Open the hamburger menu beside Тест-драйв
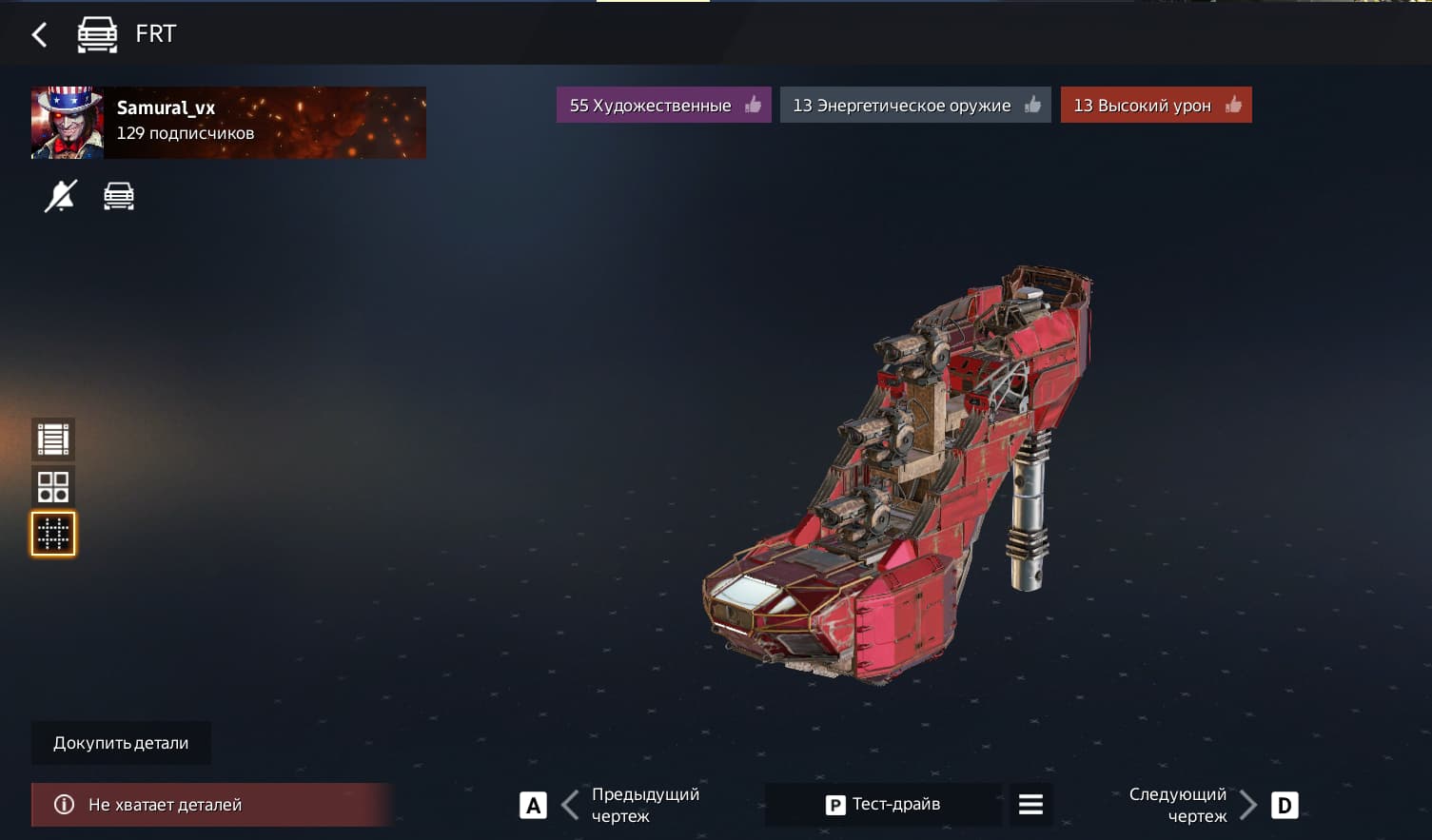Image resolution: width=1432 pixels, height=840 pixels. point(1030,805)
